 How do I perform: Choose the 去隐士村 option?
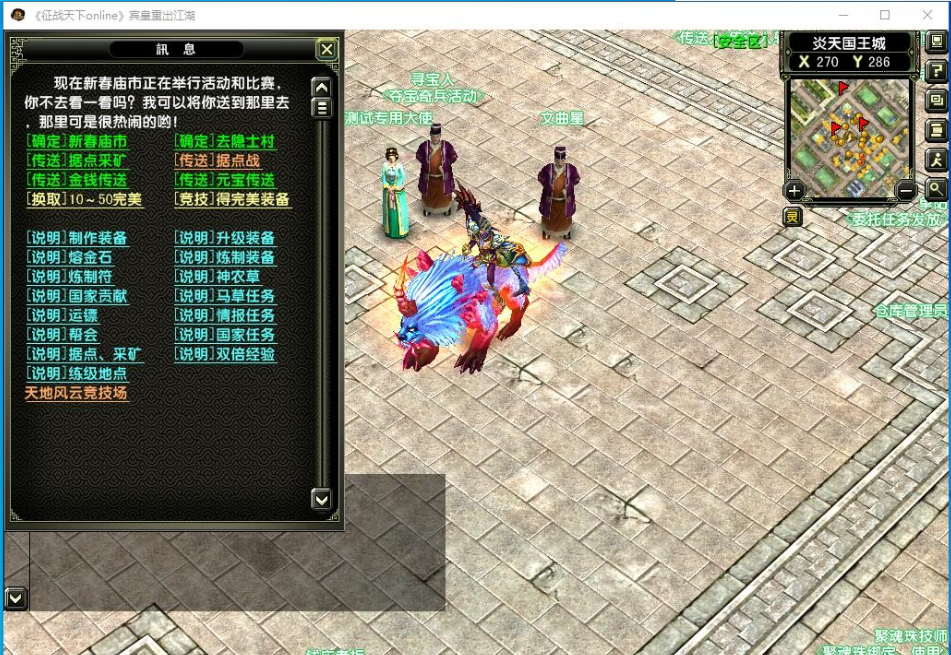[x=225, y=142]
